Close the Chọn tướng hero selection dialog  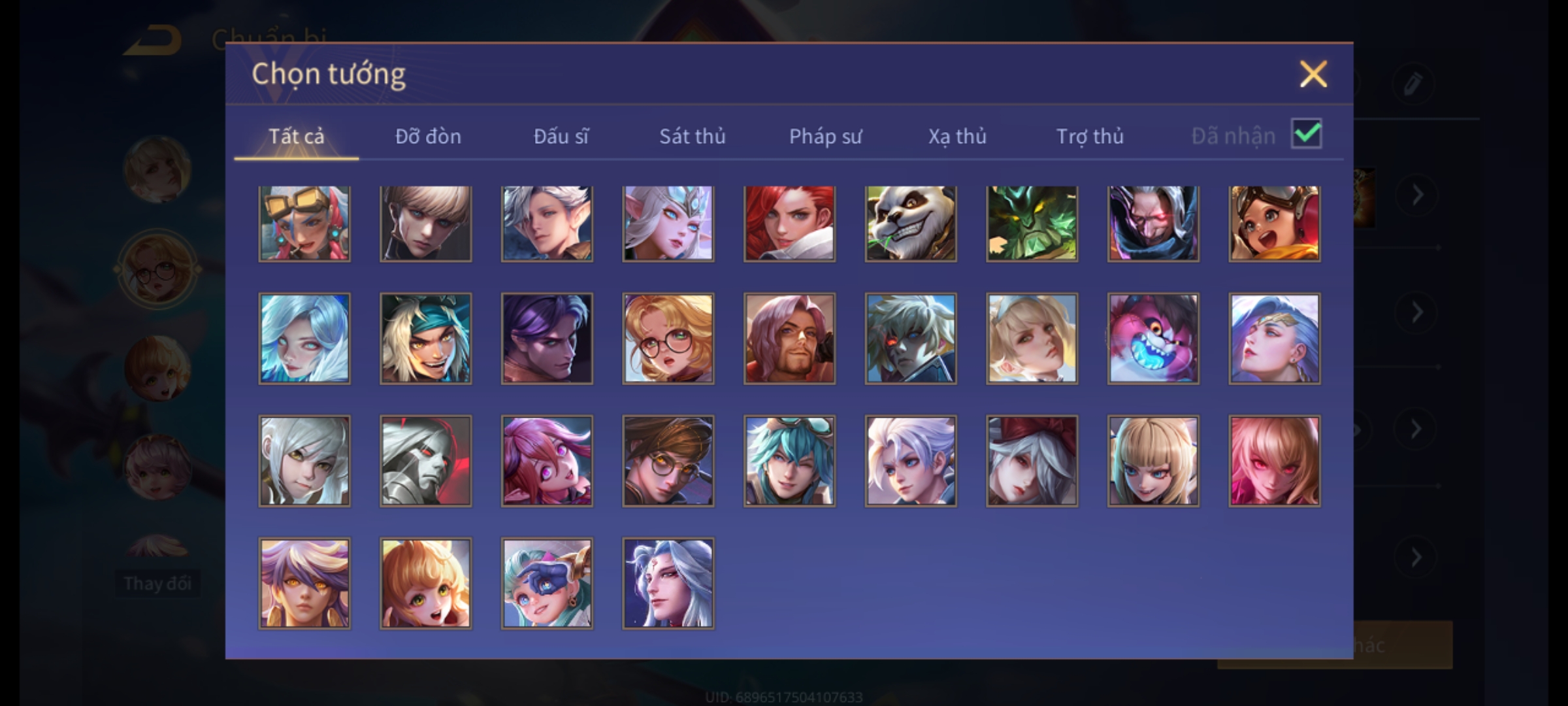point(1313,74)
